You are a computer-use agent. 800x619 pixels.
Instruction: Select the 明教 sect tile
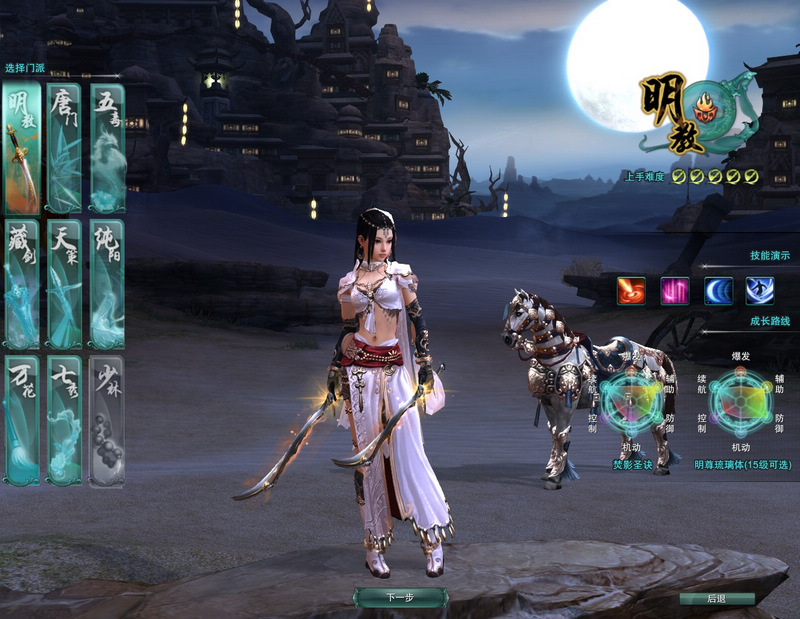[21, 148]
